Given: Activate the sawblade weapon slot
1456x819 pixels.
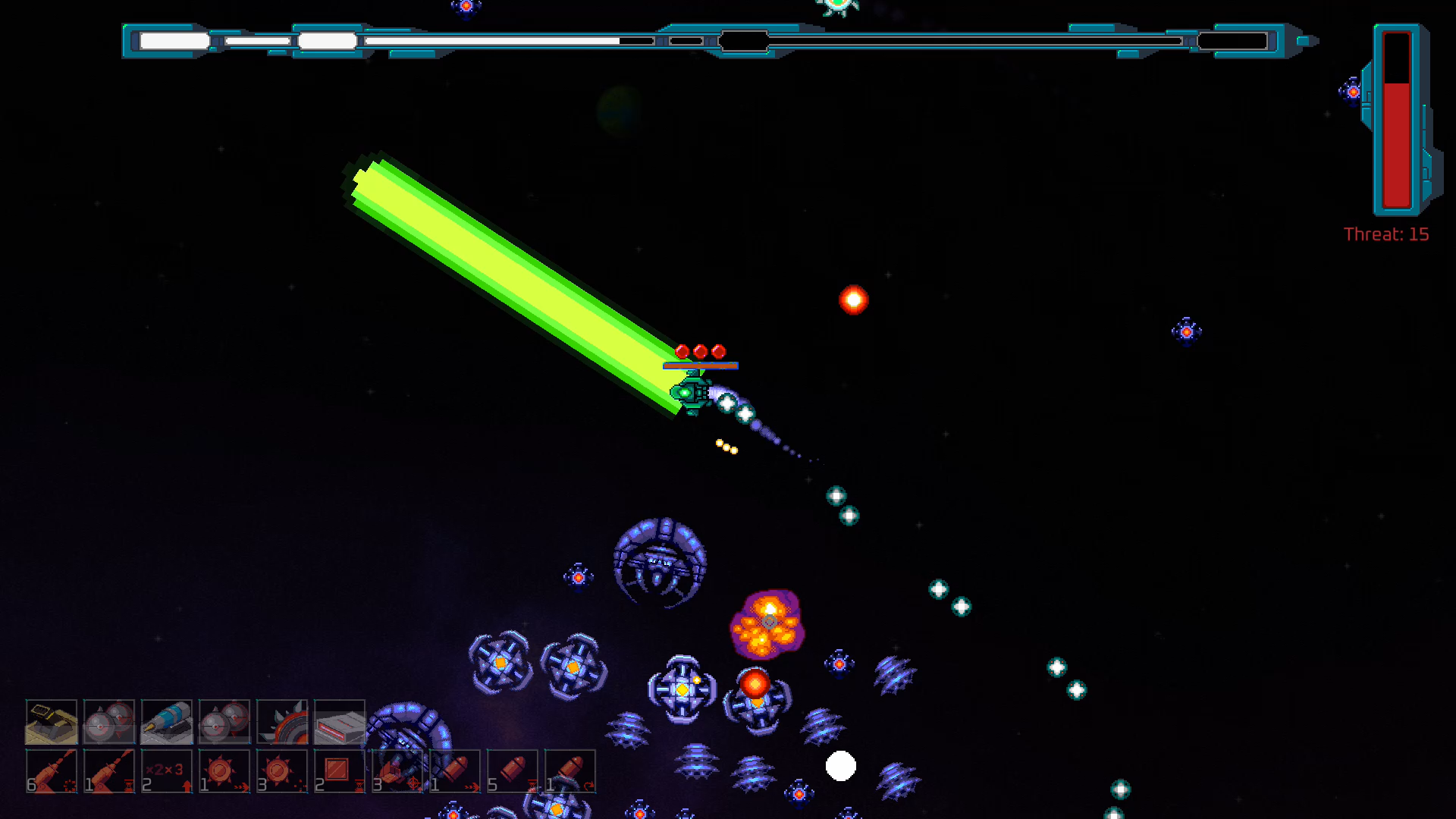Looking at the screenshot, I should tap(282, 721).
